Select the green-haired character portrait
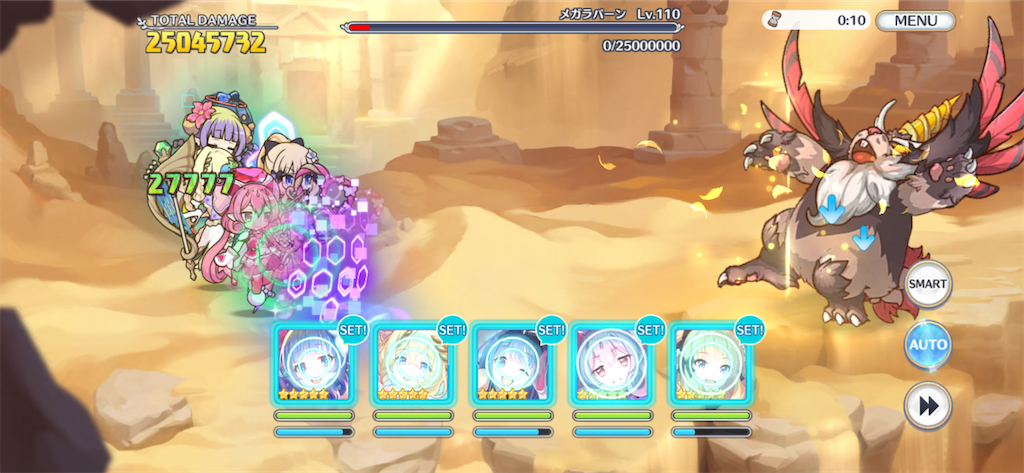Screen dimensions: 1024x473 click(710, 364)
